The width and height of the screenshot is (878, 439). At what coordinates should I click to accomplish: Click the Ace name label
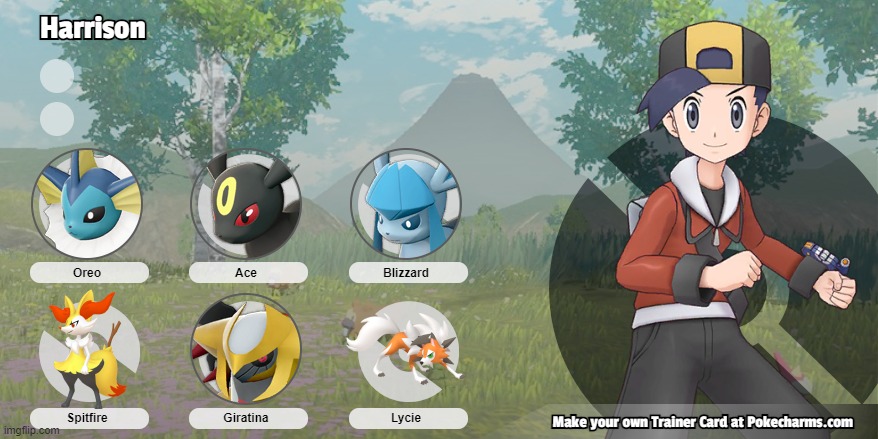coord(247,272)
